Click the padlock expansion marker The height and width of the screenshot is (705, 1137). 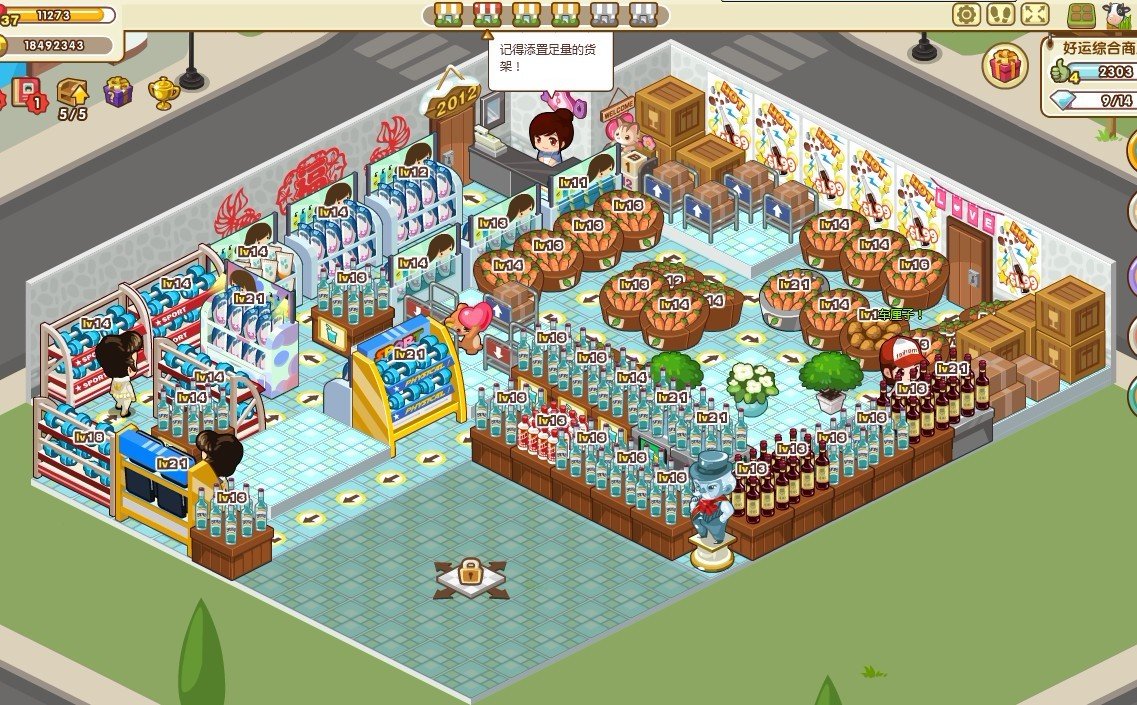470,576
